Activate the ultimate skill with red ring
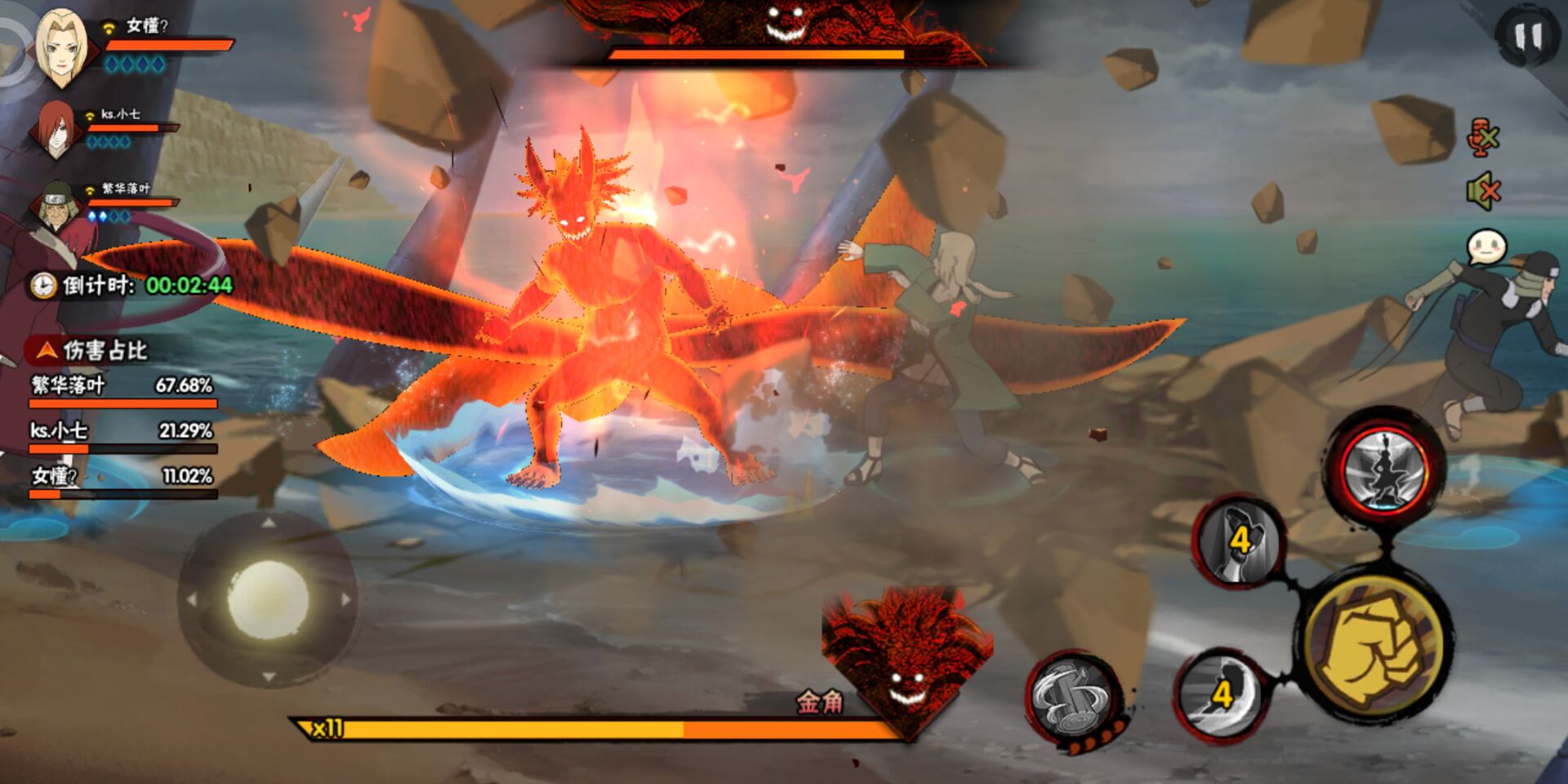The image size is (1568, 784). pyautogui.click(x=1385, y=471)
